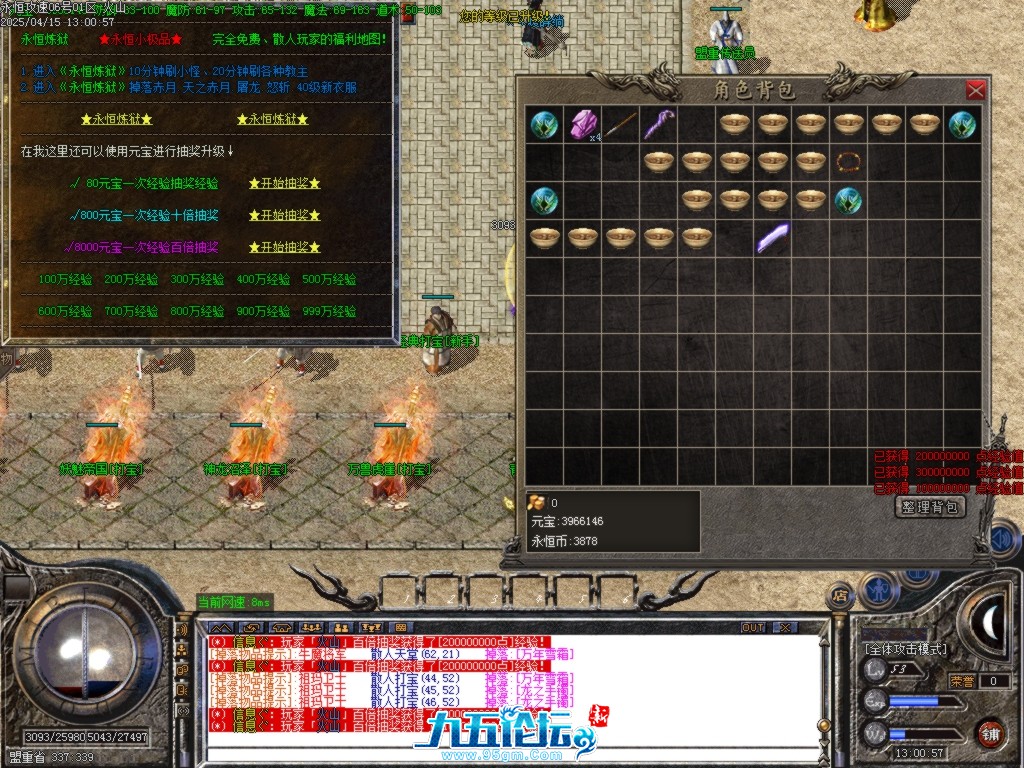Screen dimensions: 1024x768
Task: Open the 店 shop button
Action: pyautogui.click(x=840, y=595)
